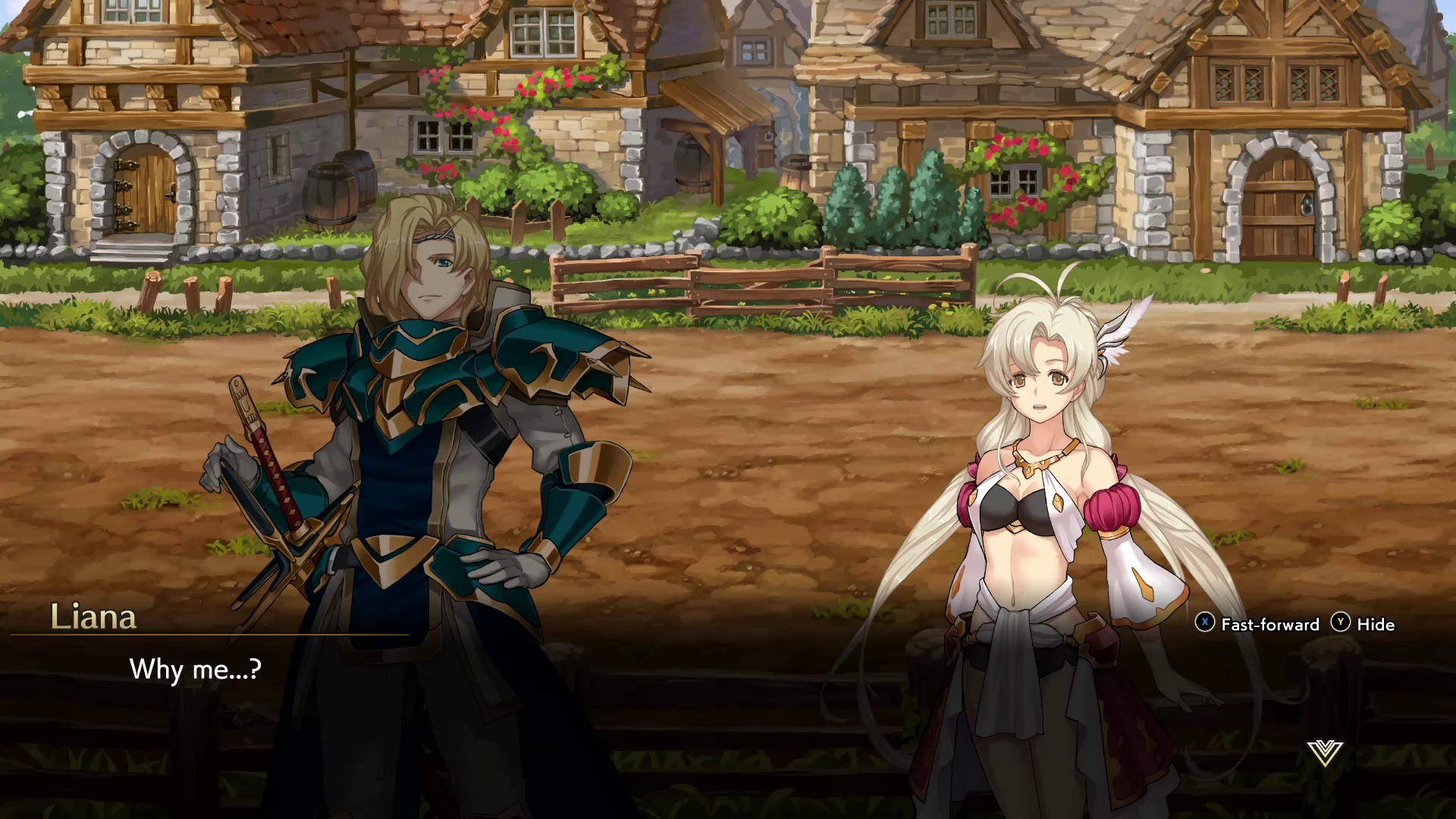Select the Liana name label

click(95, 617)
